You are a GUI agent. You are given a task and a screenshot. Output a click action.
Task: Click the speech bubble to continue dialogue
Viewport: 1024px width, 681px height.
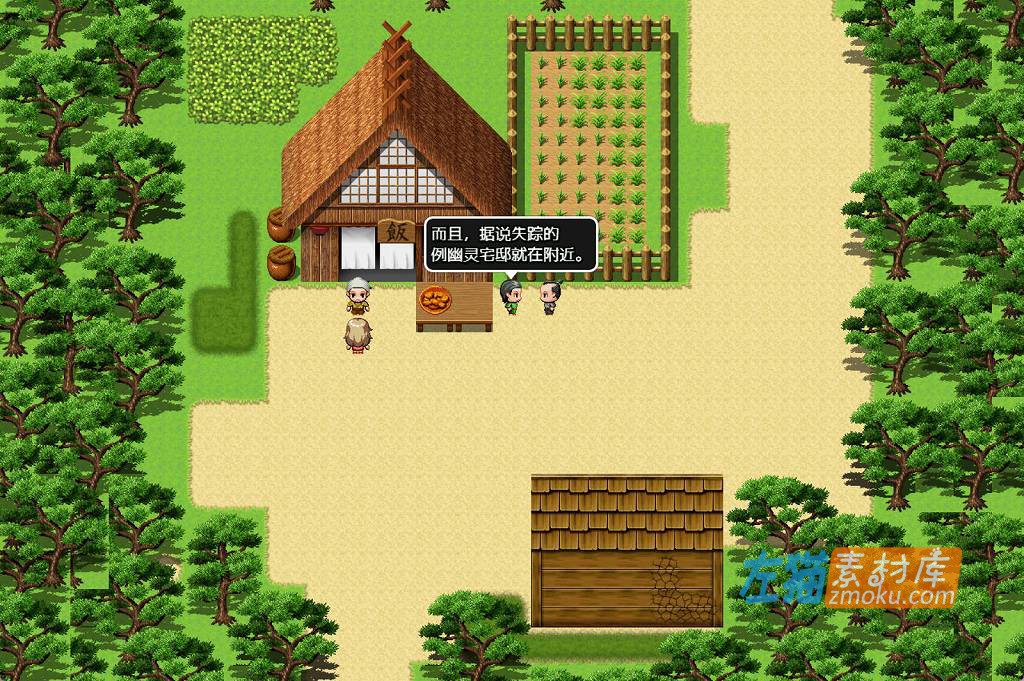click(510, 245)
